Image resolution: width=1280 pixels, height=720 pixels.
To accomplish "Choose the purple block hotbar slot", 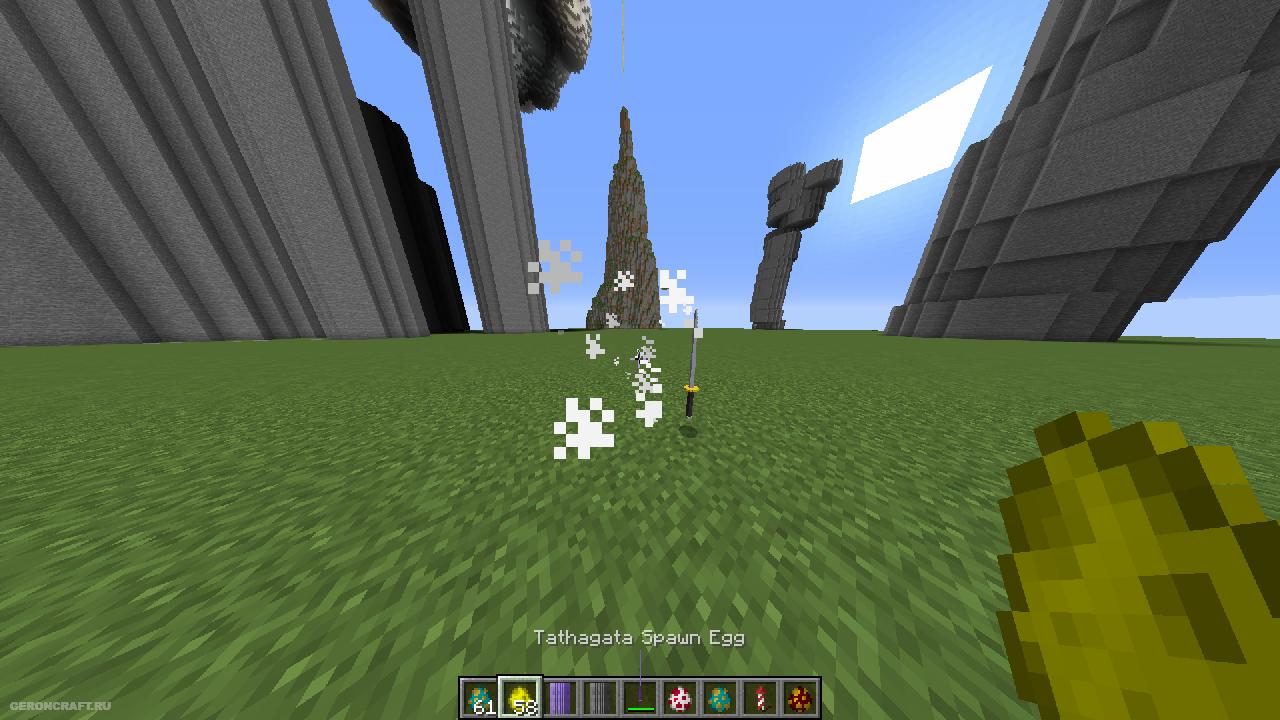I will 560,697.
